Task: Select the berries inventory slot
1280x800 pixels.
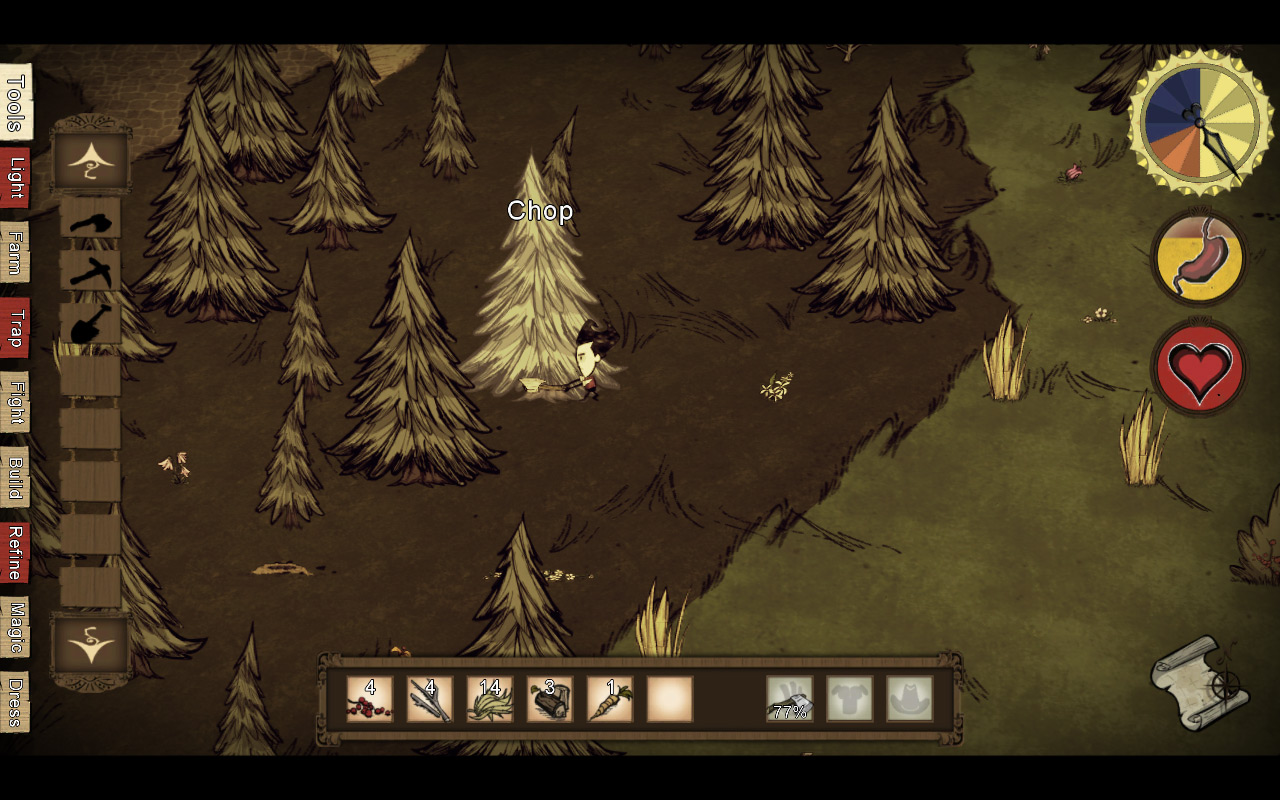Action: click(x=370, y=699)
